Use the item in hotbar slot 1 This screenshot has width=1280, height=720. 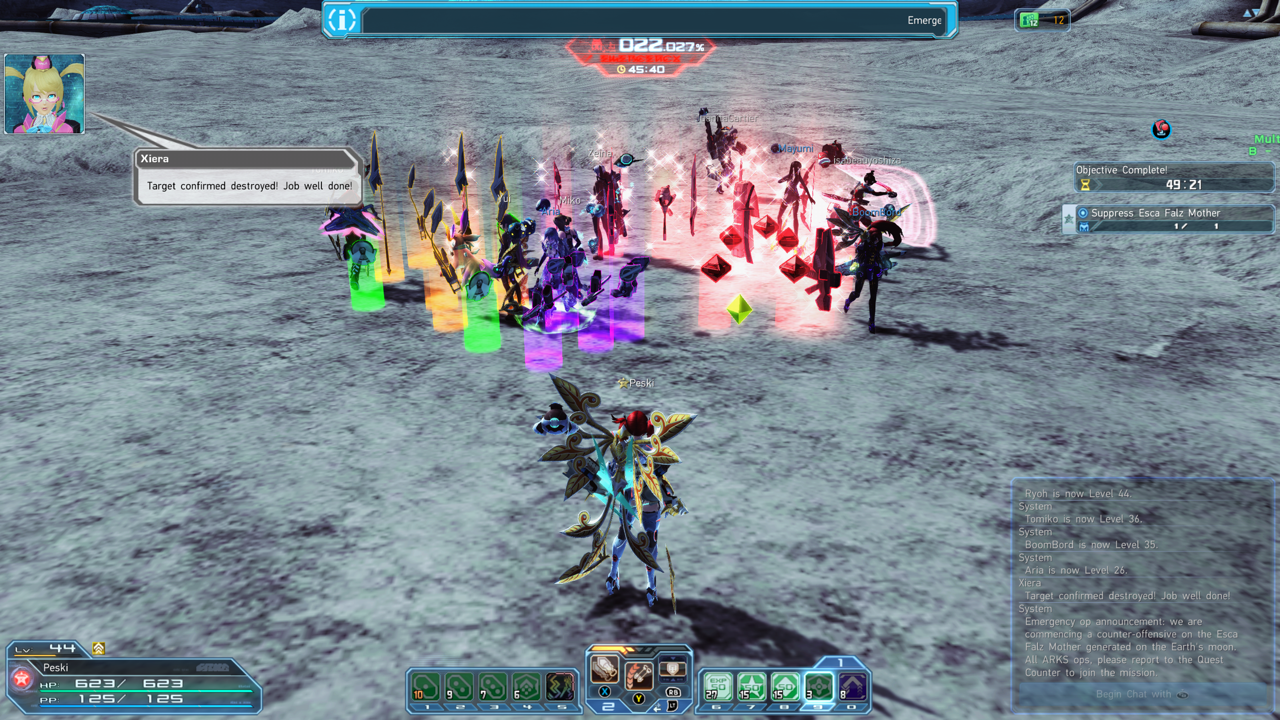[x=426, y=688]
